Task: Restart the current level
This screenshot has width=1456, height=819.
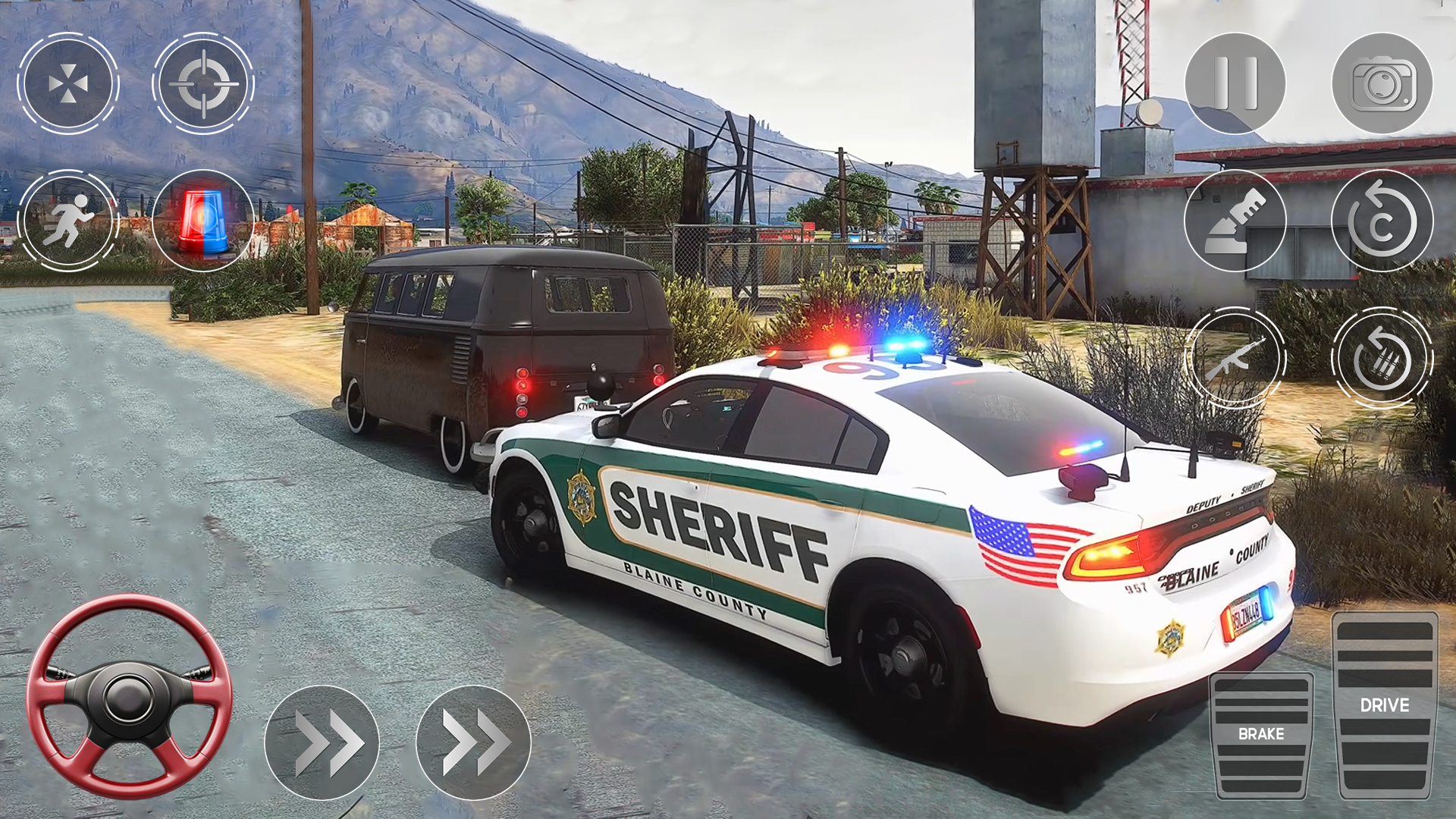Action: [x=1382, y=220]
